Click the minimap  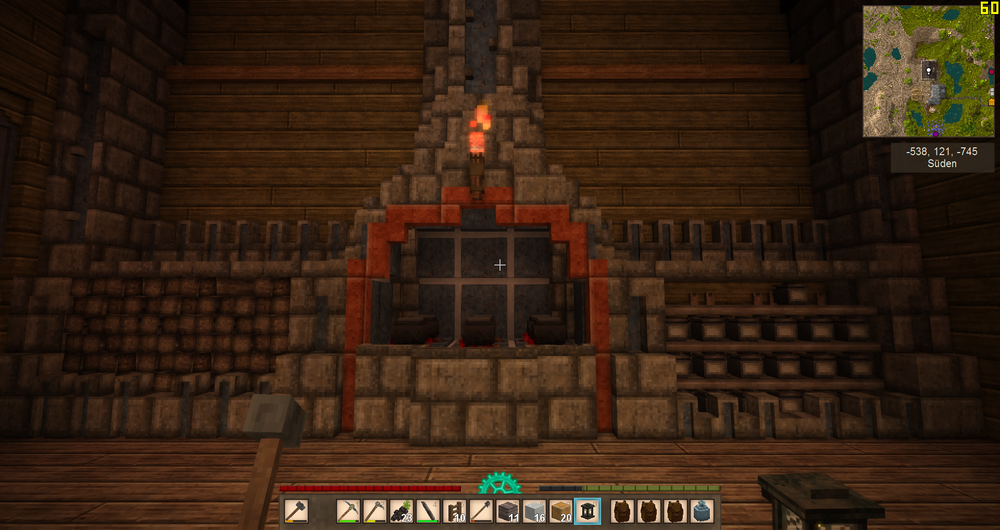click(928, 70)
